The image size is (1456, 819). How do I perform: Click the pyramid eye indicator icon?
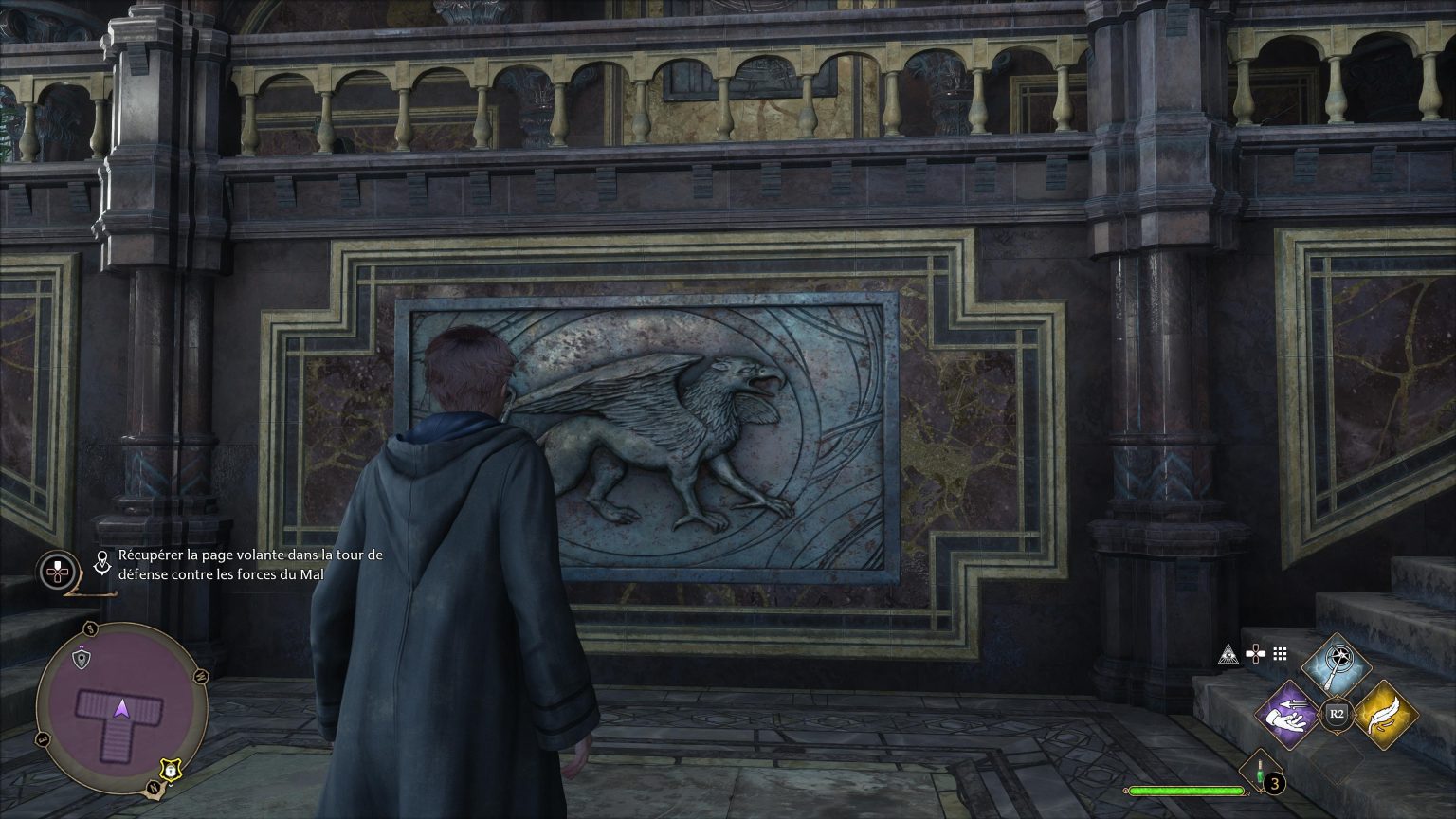pos(1228,654)
